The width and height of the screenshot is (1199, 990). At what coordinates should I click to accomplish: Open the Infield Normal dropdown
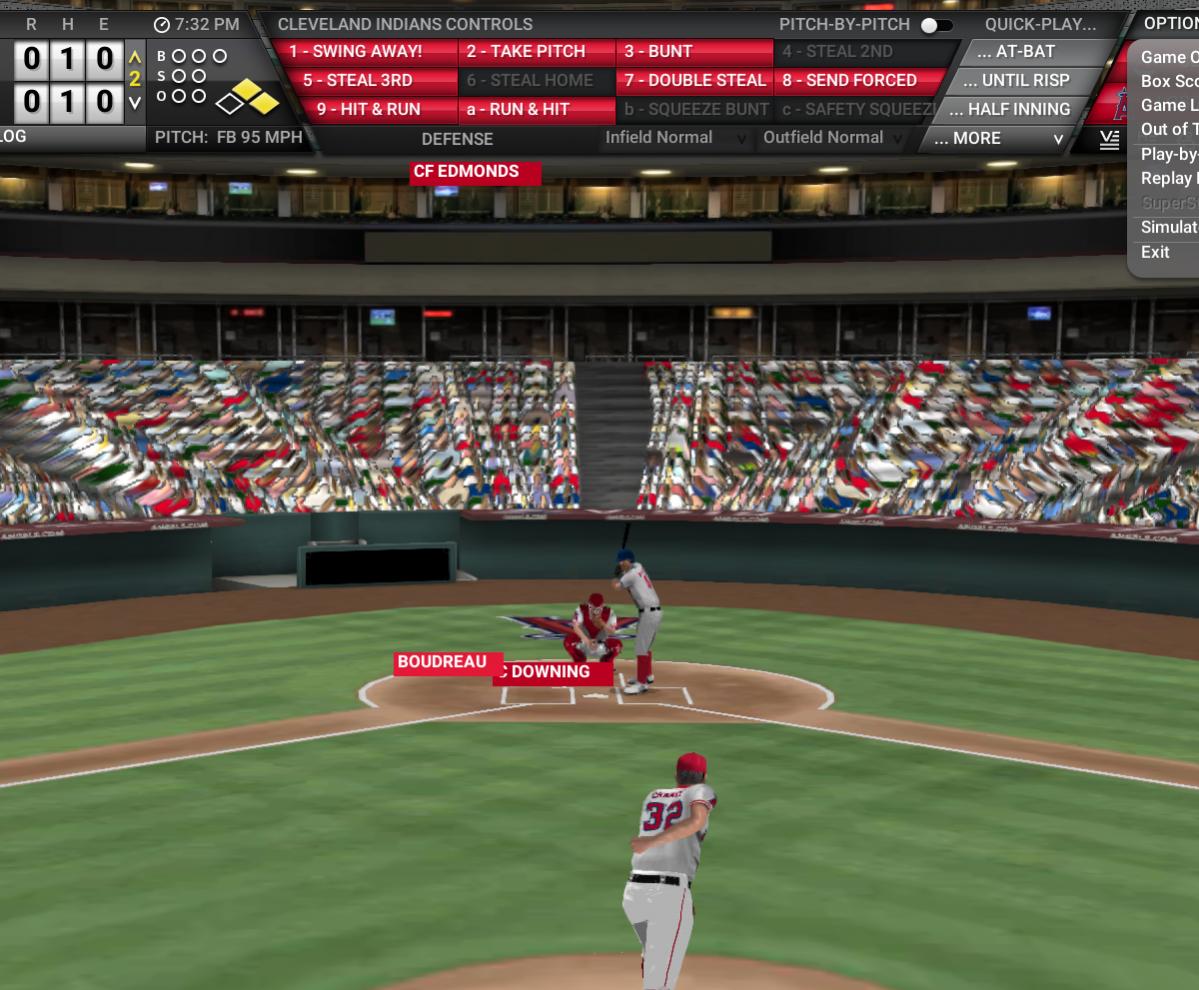pos(675,138)
